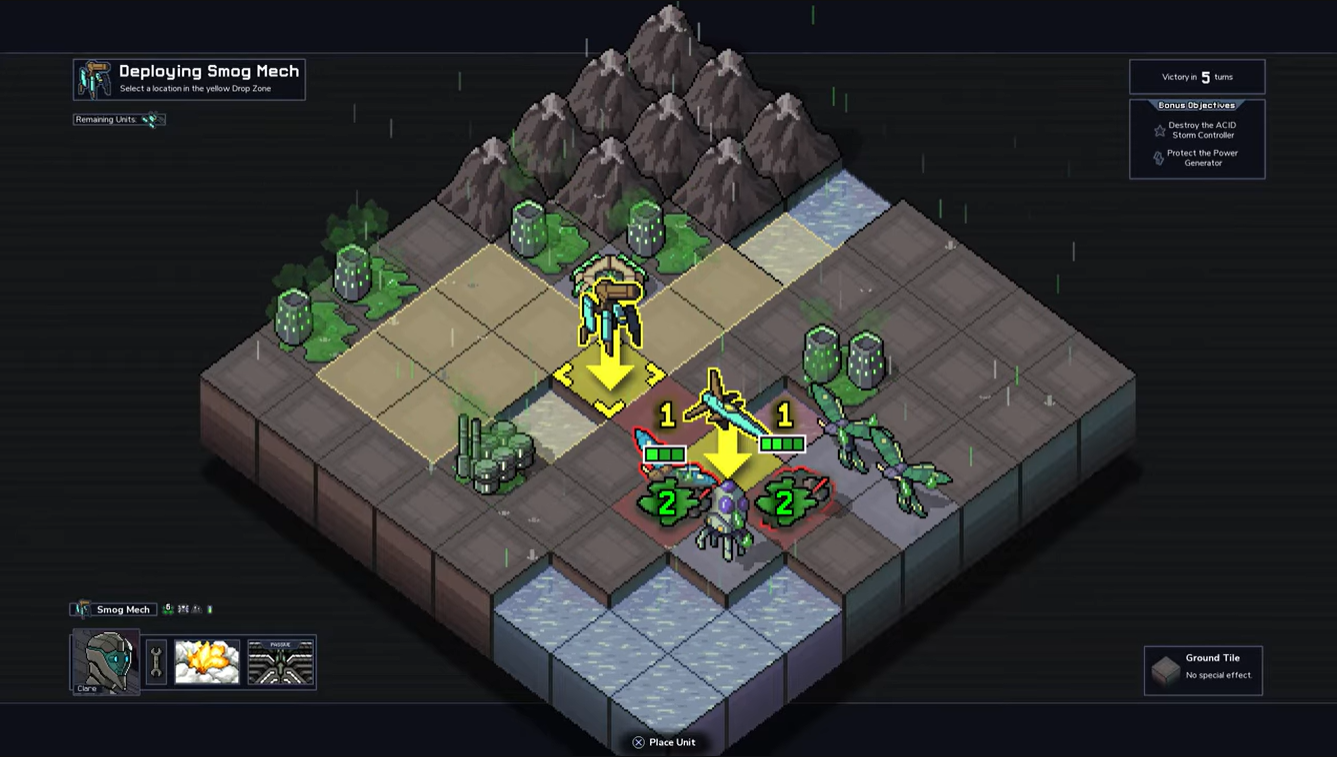View the Destroy the ACID Storm Controller objective
The image size is (1337, 757).
point(1198,130)
